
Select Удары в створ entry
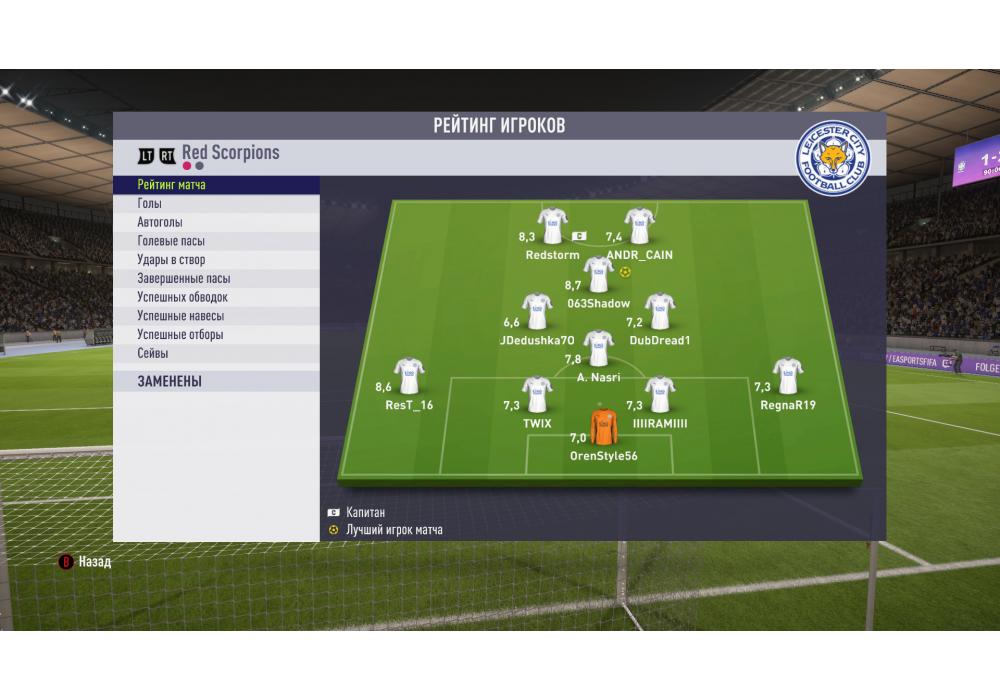(216, 260)
